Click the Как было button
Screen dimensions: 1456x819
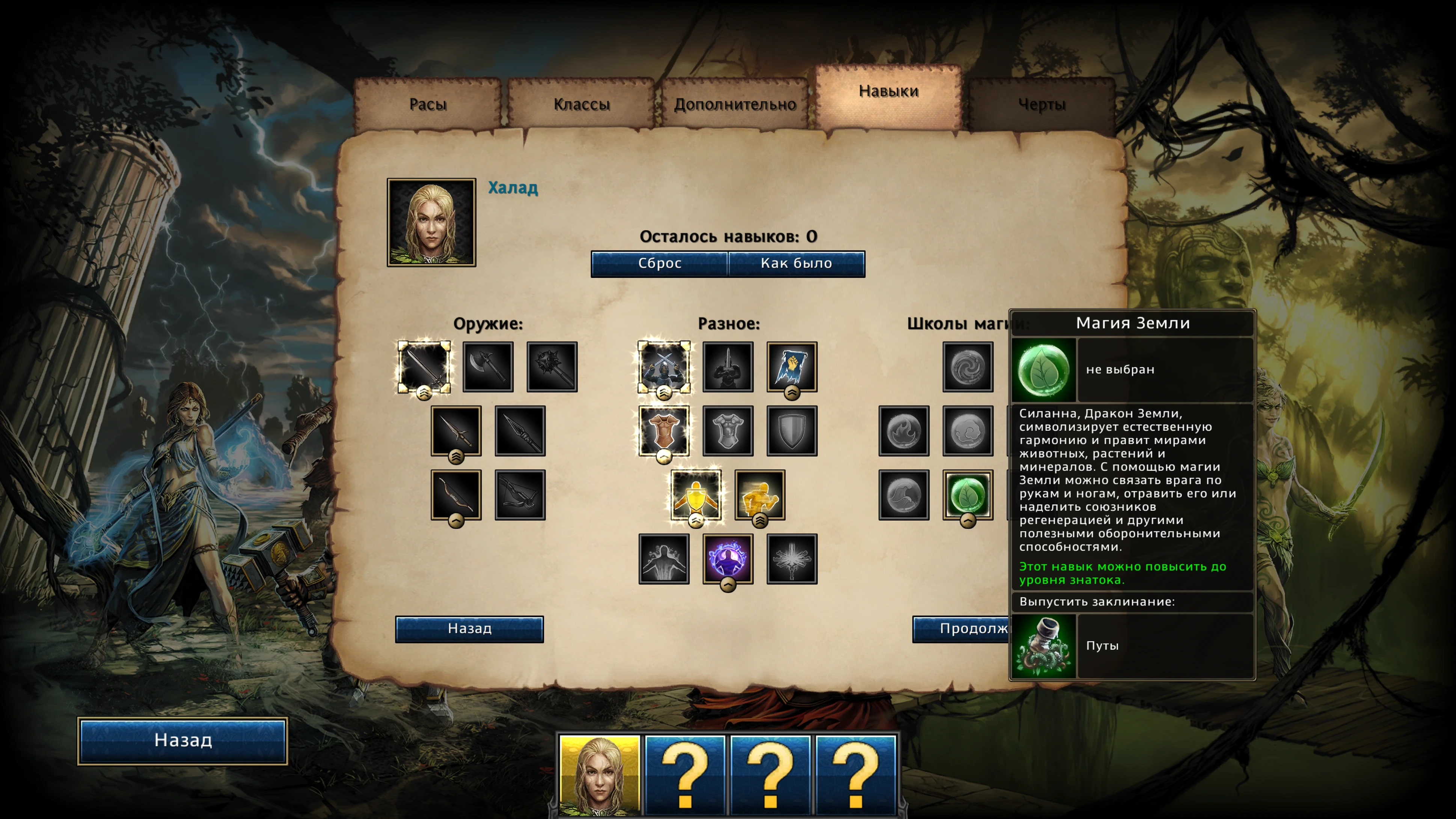(x=796, y=263)
